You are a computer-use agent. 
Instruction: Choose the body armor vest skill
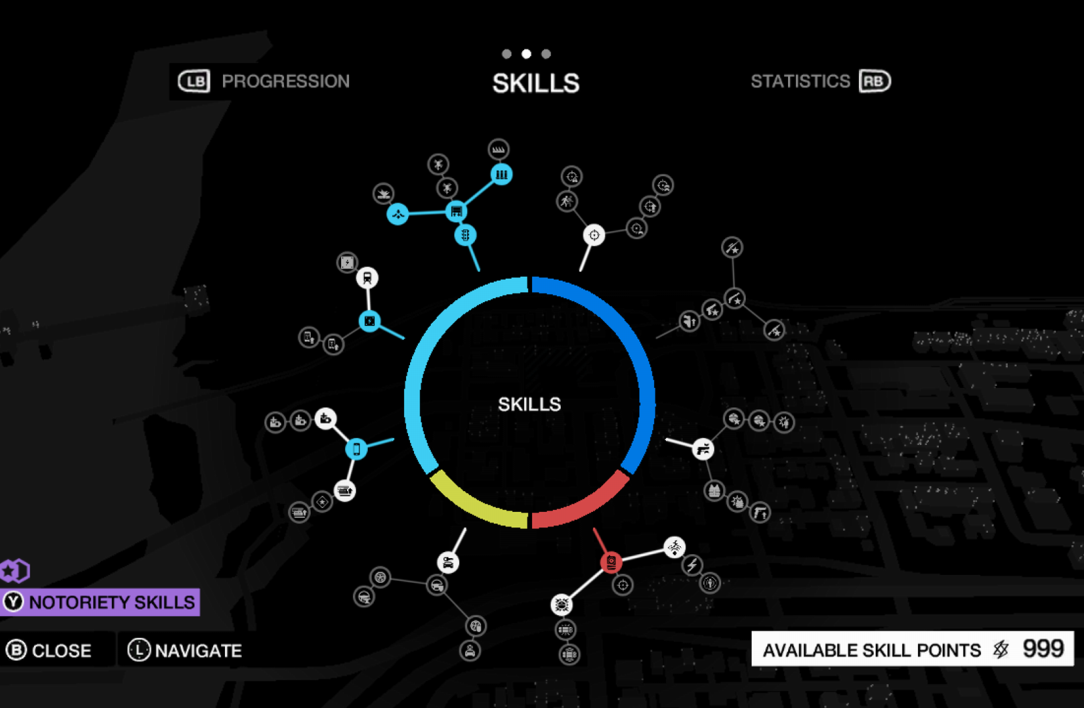pyautogui.click(x=714, y=490)
